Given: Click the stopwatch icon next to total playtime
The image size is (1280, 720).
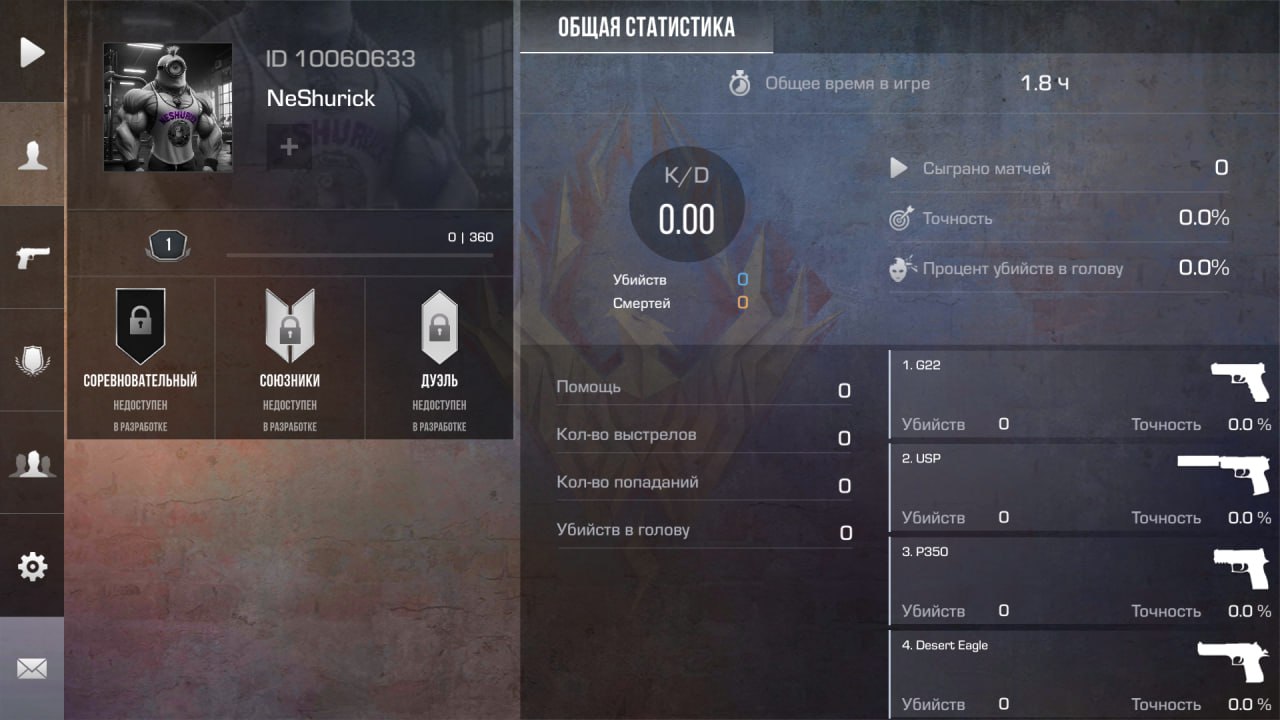Looking at the screenshot, I should click(x=740, y=84).
